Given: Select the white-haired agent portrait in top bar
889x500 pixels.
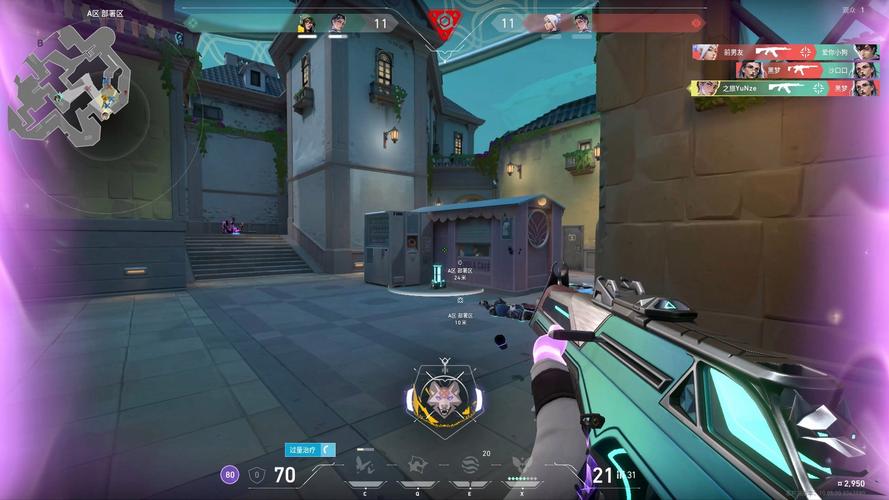Looking at the screenshot, I should (x=551, y=23).
